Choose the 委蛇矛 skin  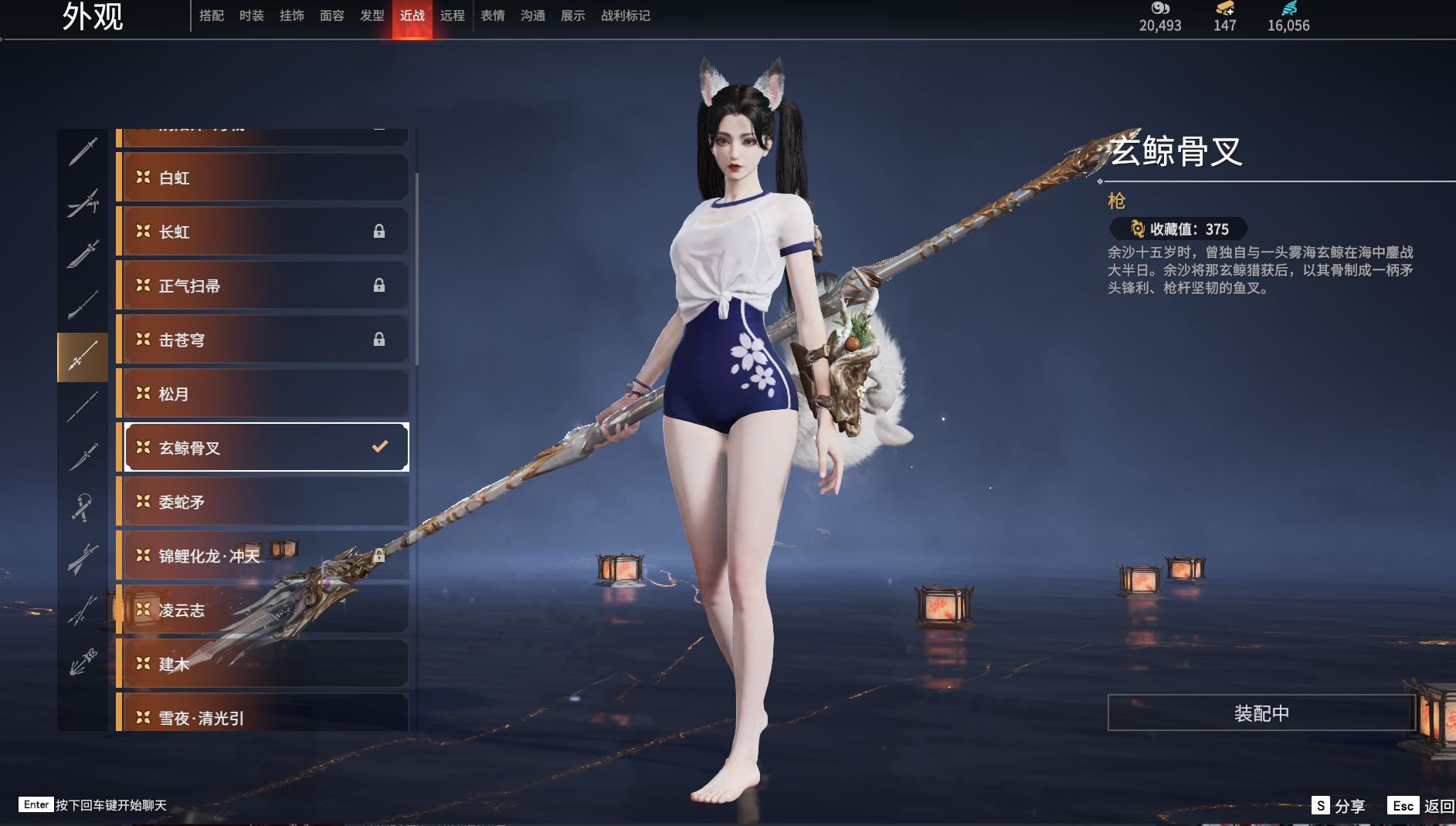point(263,502)
